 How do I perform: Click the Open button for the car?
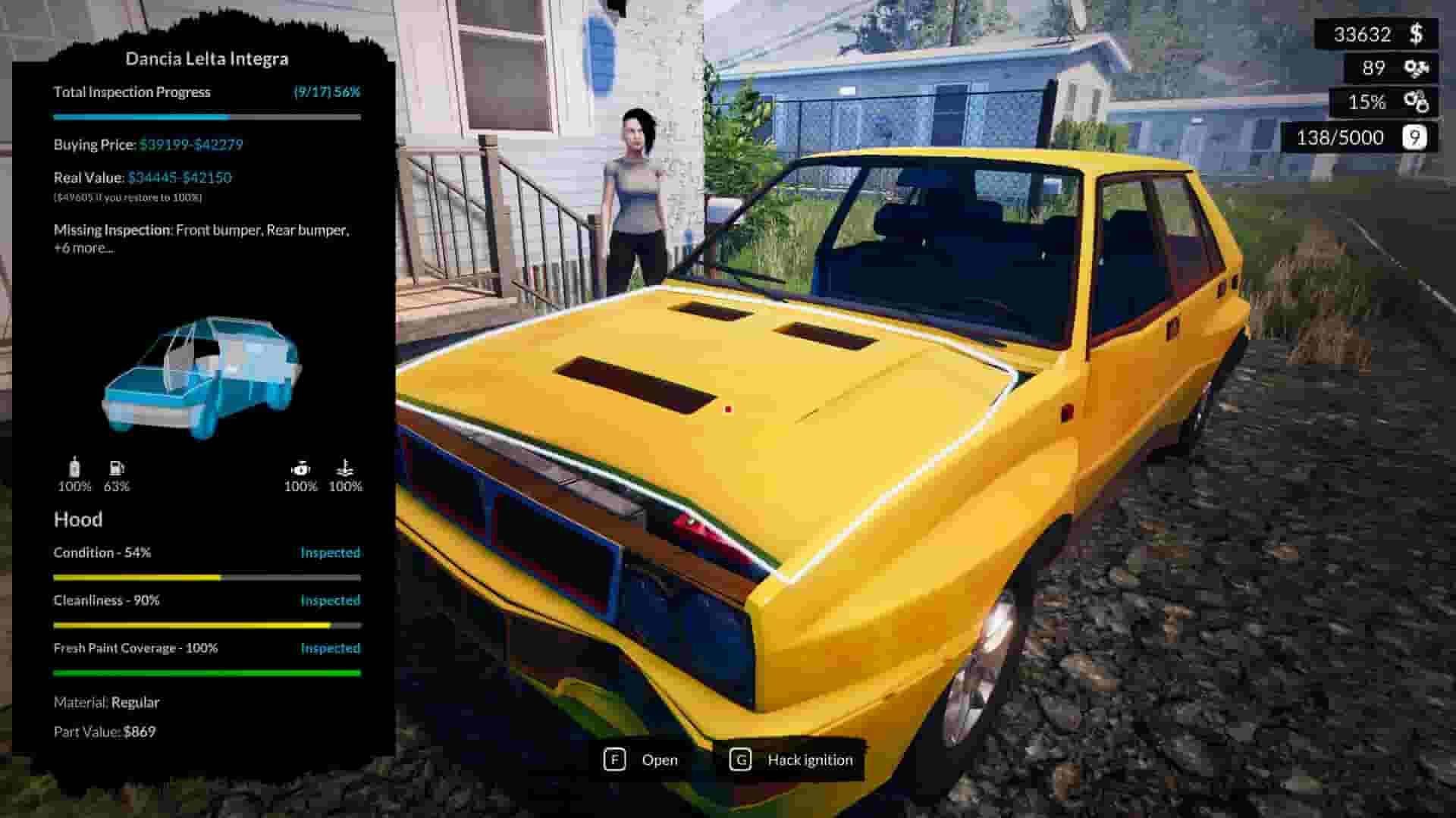tap(661, 759)
